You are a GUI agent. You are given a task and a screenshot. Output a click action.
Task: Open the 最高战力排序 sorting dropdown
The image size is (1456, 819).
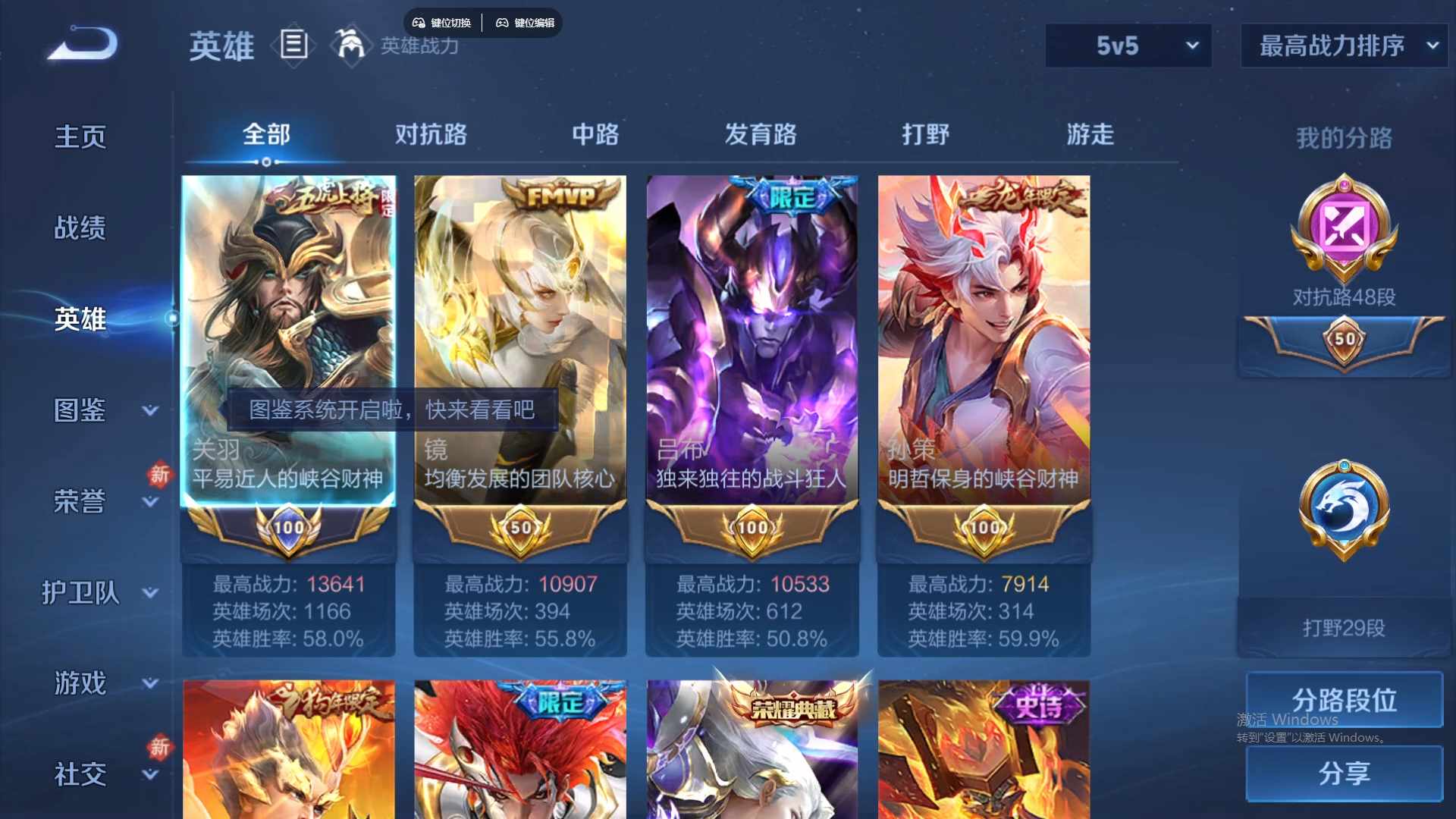pos(1343,45)
